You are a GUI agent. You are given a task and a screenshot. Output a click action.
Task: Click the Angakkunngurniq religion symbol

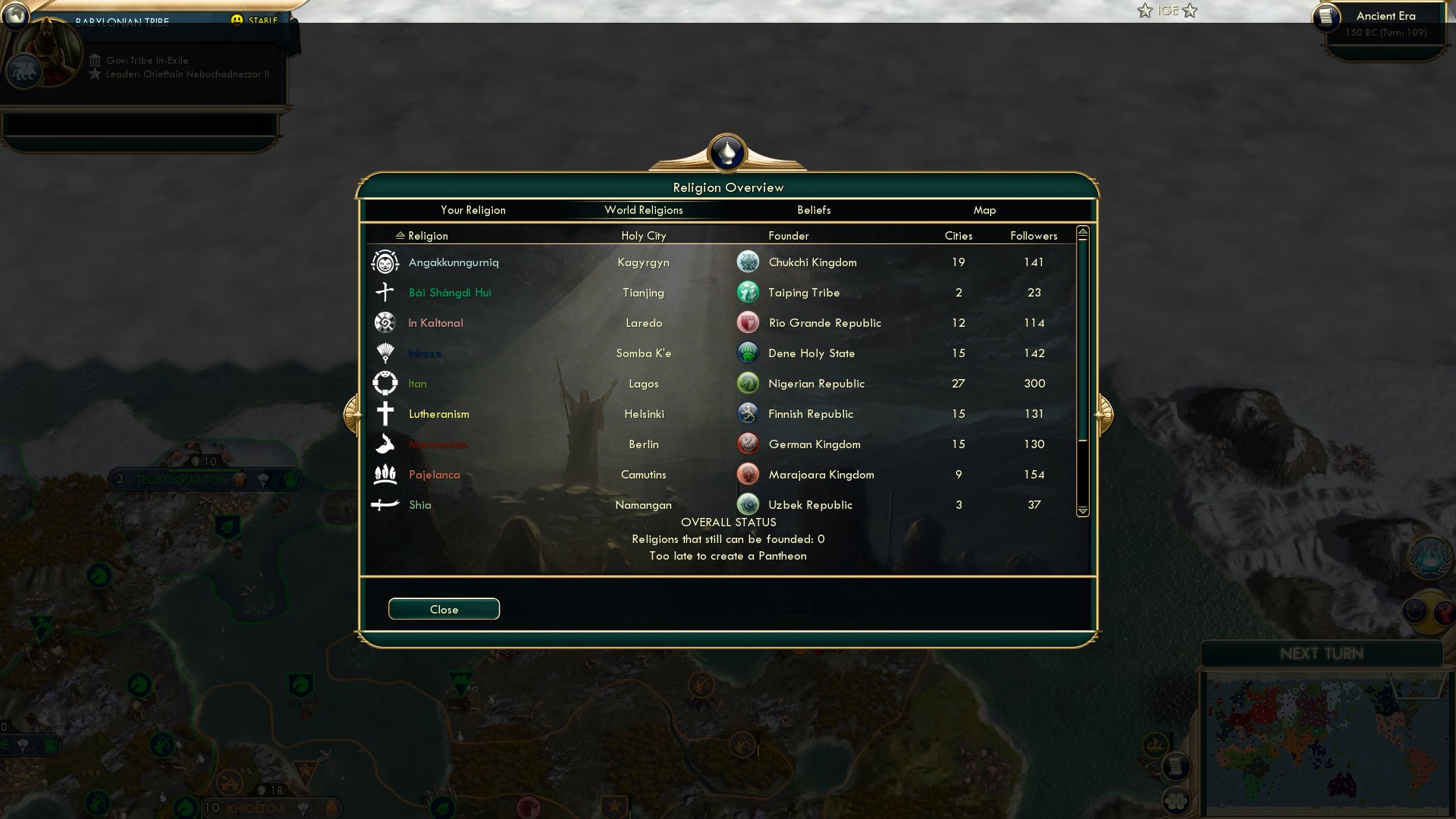point(385,262)
